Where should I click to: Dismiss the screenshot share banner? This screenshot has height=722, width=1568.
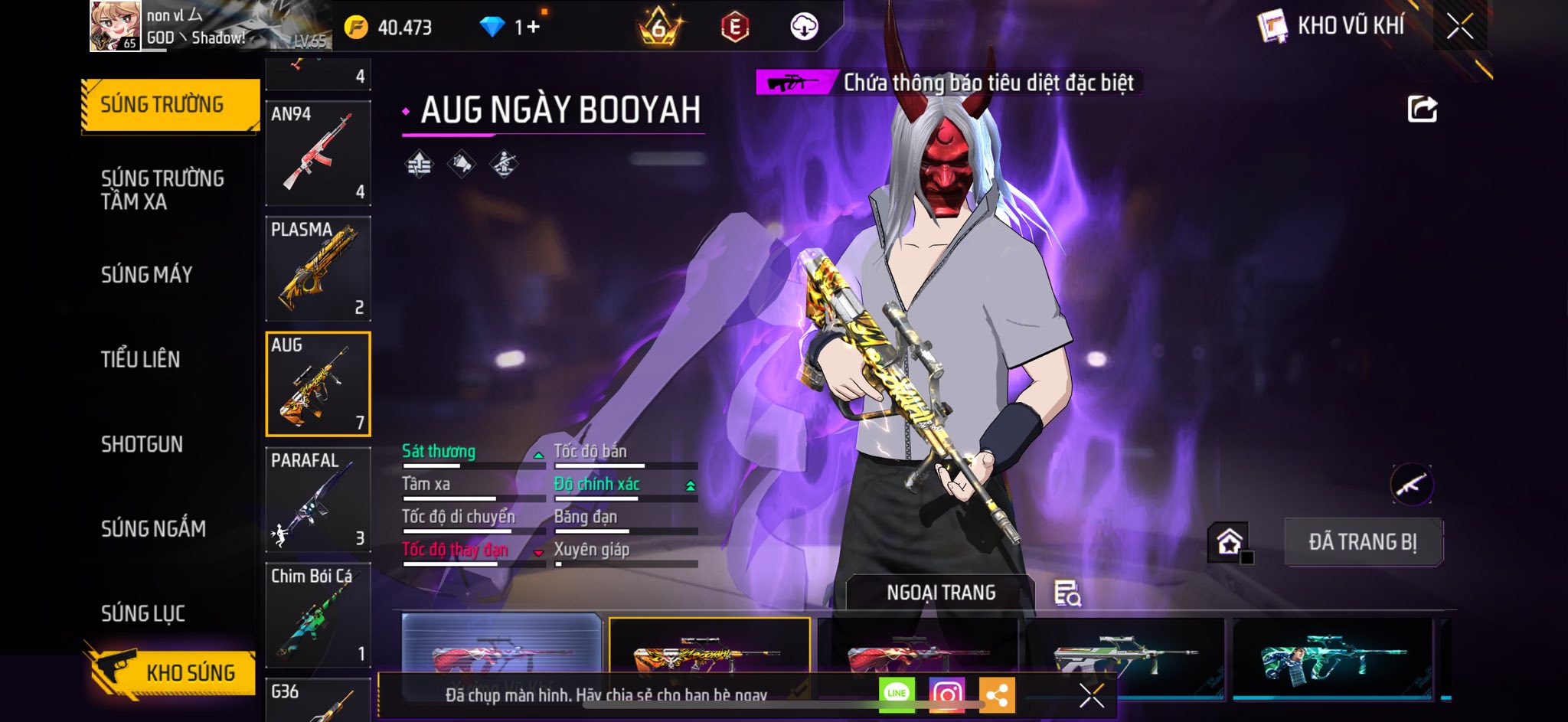coord(1091,695)
